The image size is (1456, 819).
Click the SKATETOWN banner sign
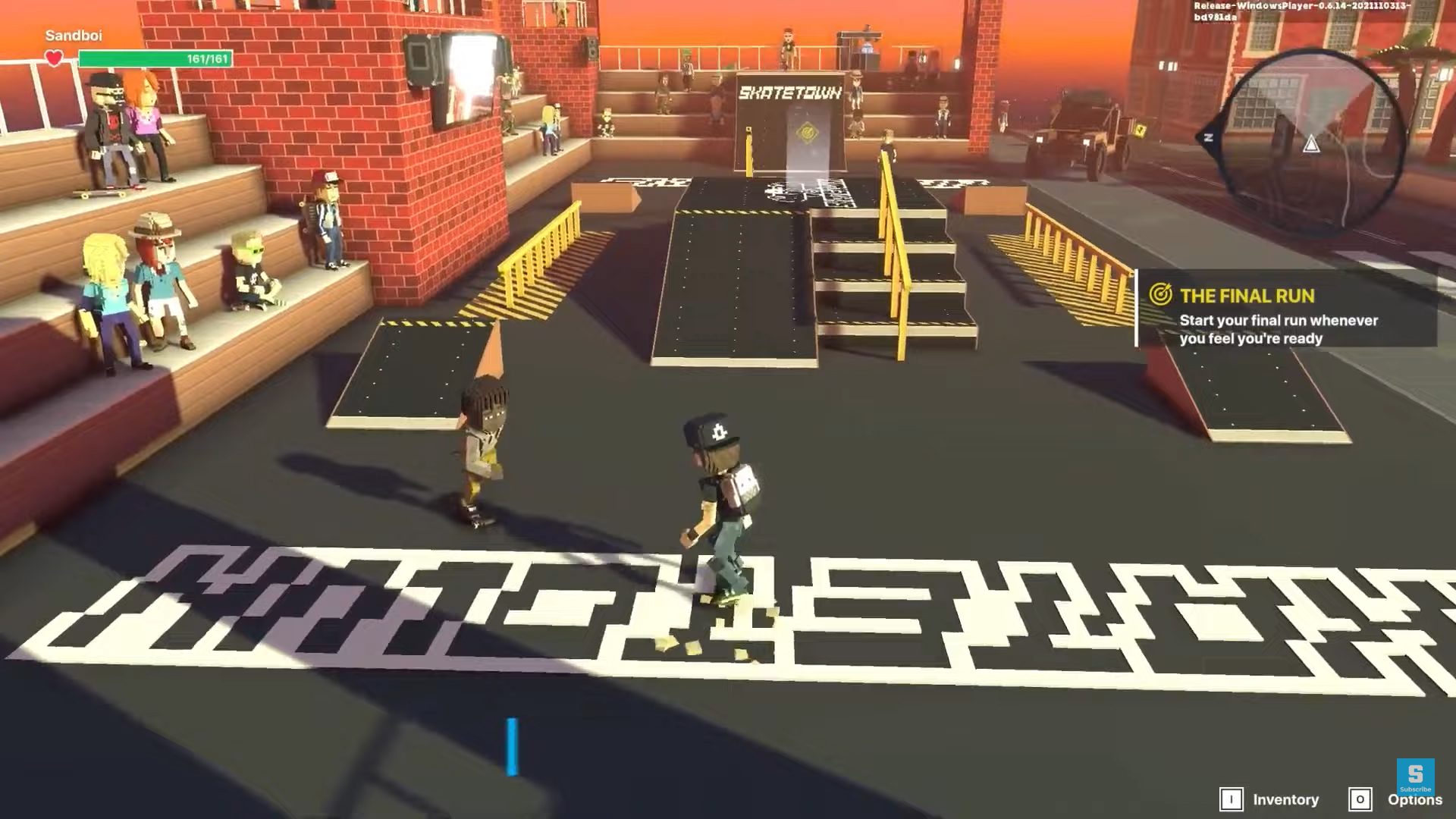point(790,93)
